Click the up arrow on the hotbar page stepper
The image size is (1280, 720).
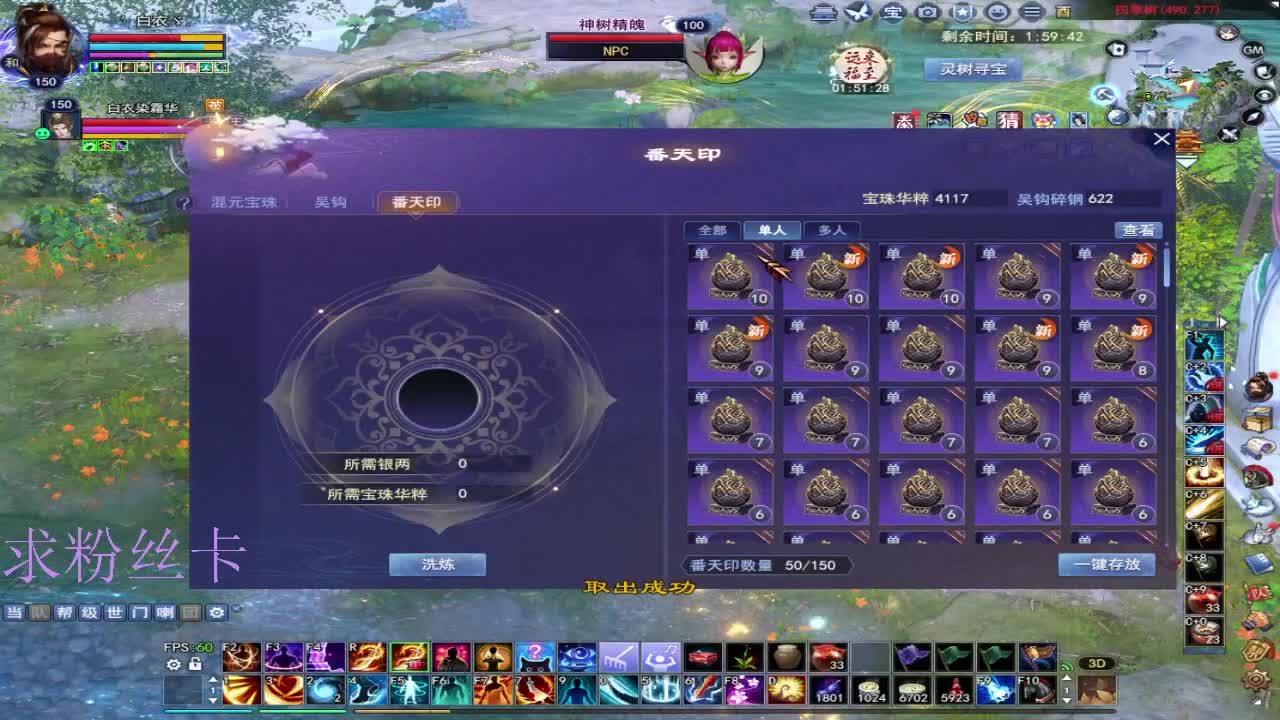(x=213, y=677)
